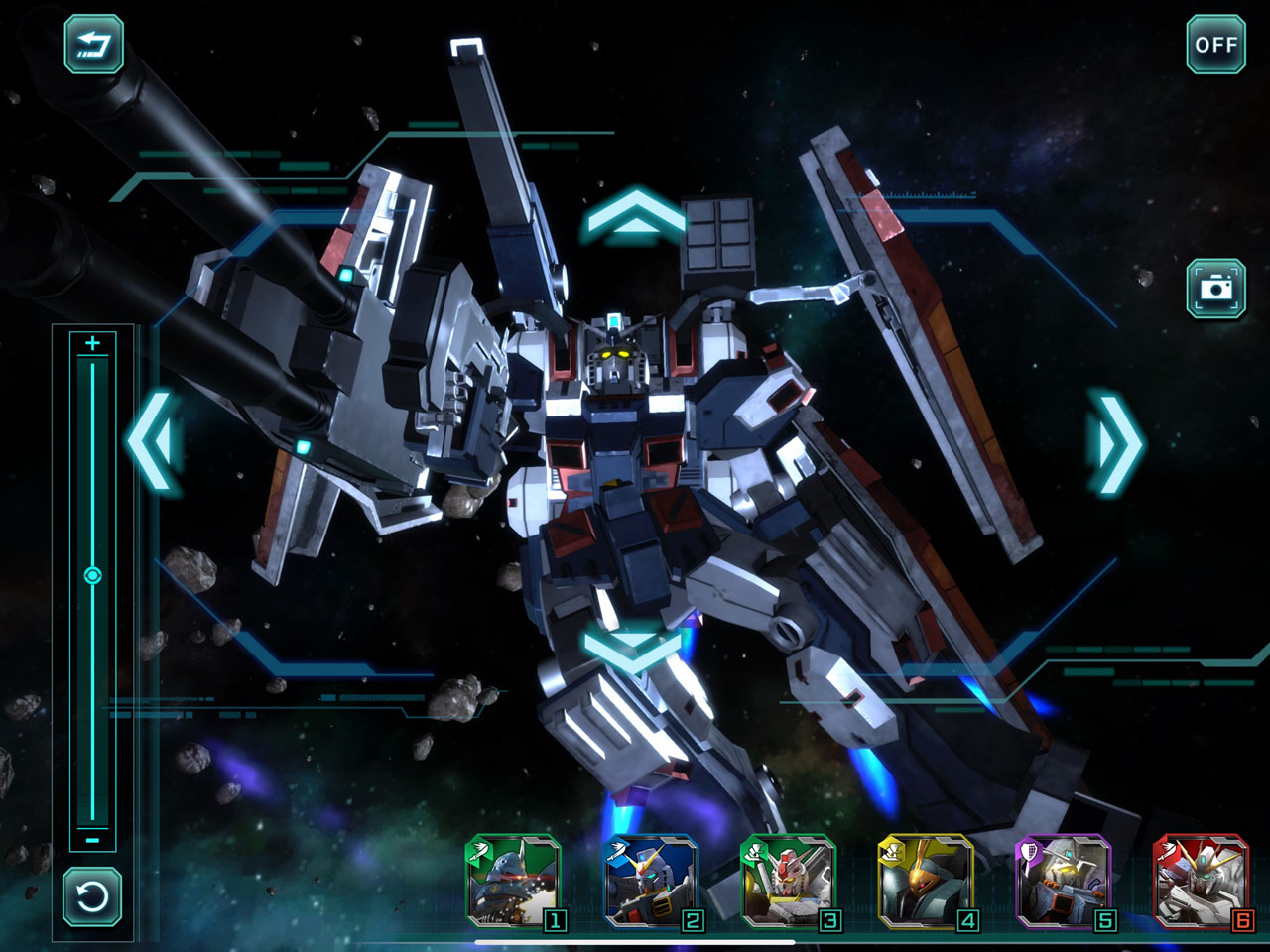Screen dimensions: 1270x952
Task: Rotate the view up with the up chevron
Action: tap(635, 217)
